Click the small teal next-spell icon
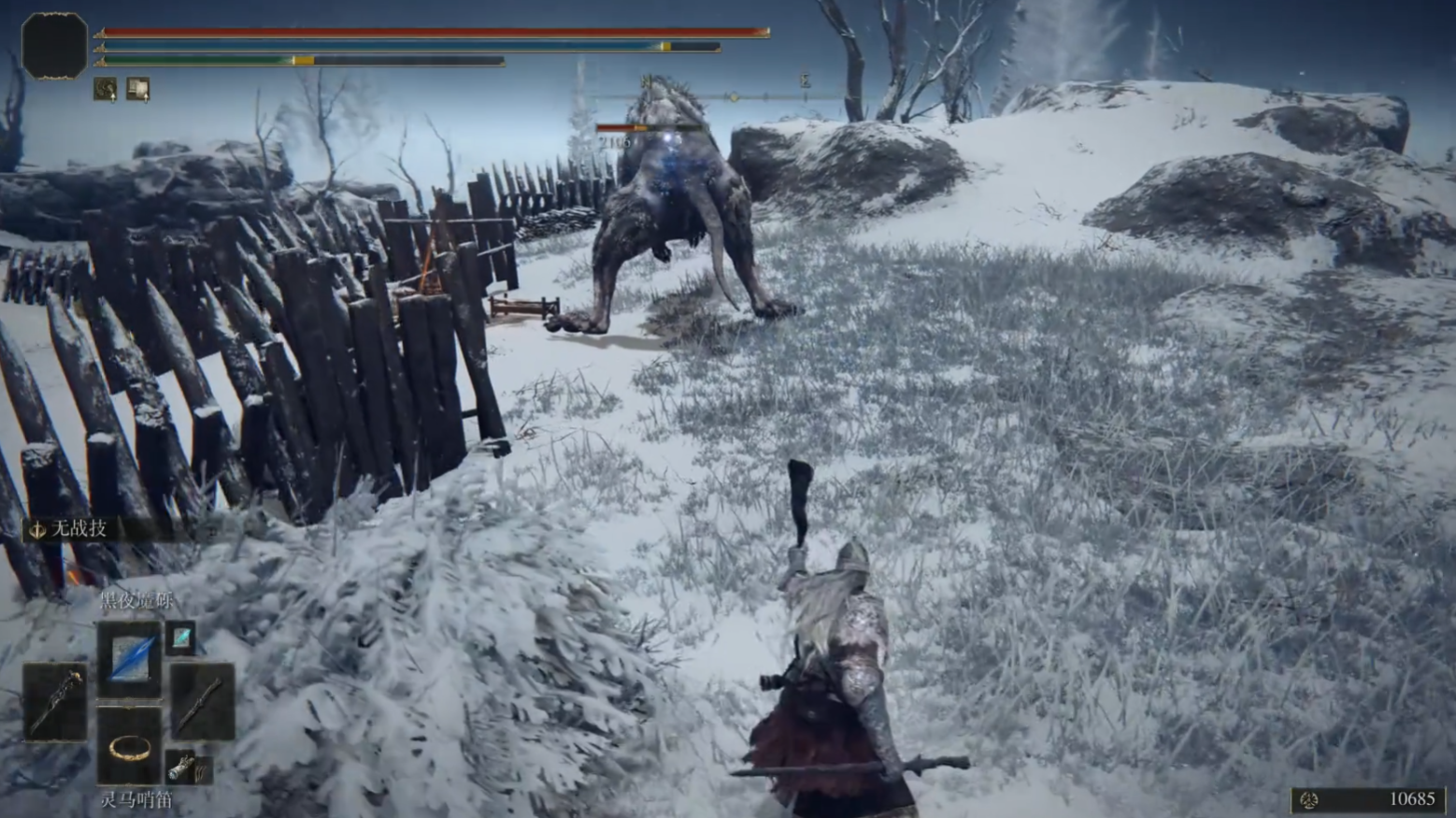This screenshot has width=1456, height=818. (180, 638)
